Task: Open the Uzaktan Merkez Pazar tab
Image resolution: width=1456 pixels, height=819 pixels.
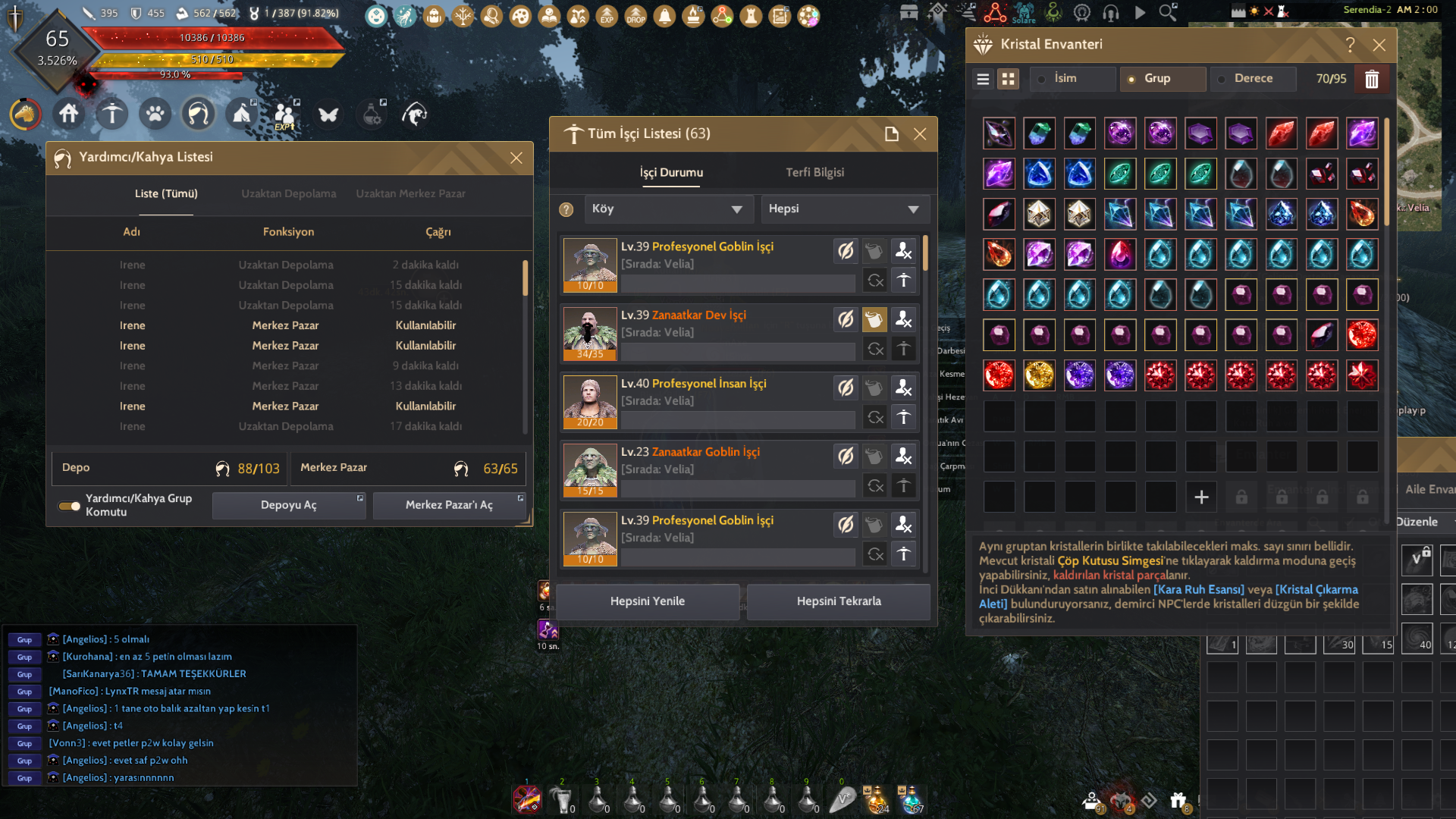Action: coord(410,193)
